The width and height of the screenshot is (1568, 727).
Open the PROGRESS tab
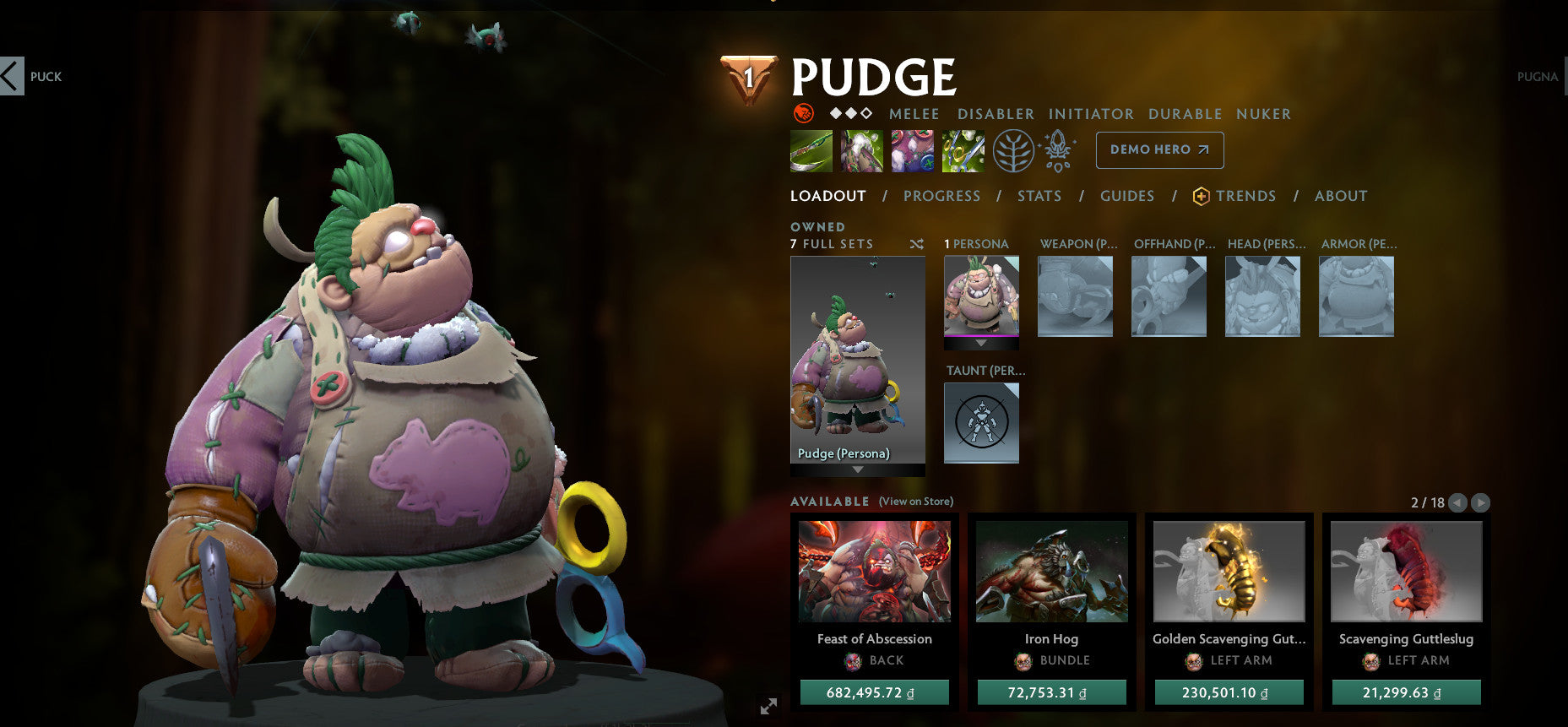941,196
